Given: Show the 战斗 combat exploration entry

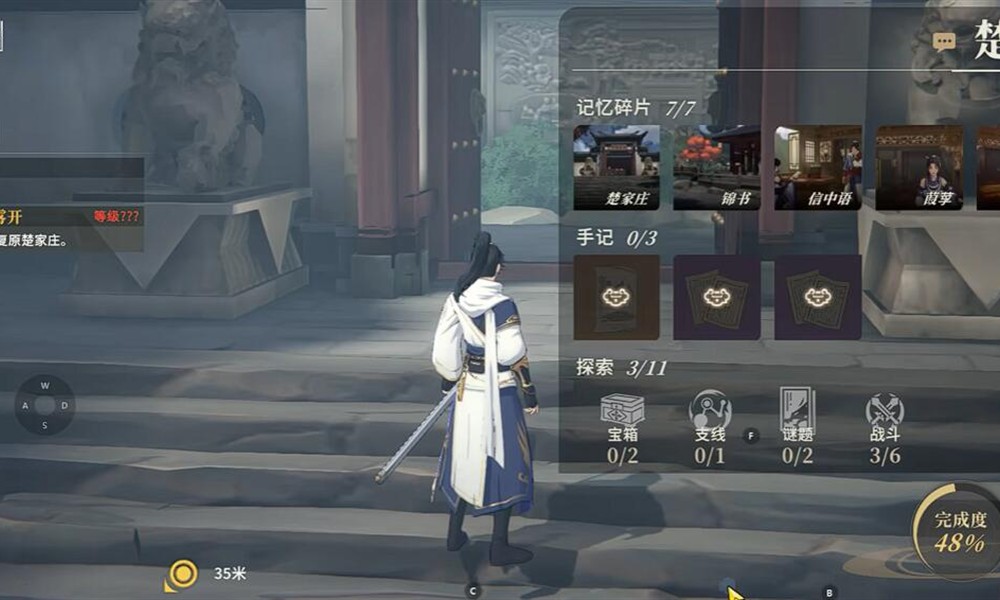Looking at the screenshot, I should [x=885, y=410].
